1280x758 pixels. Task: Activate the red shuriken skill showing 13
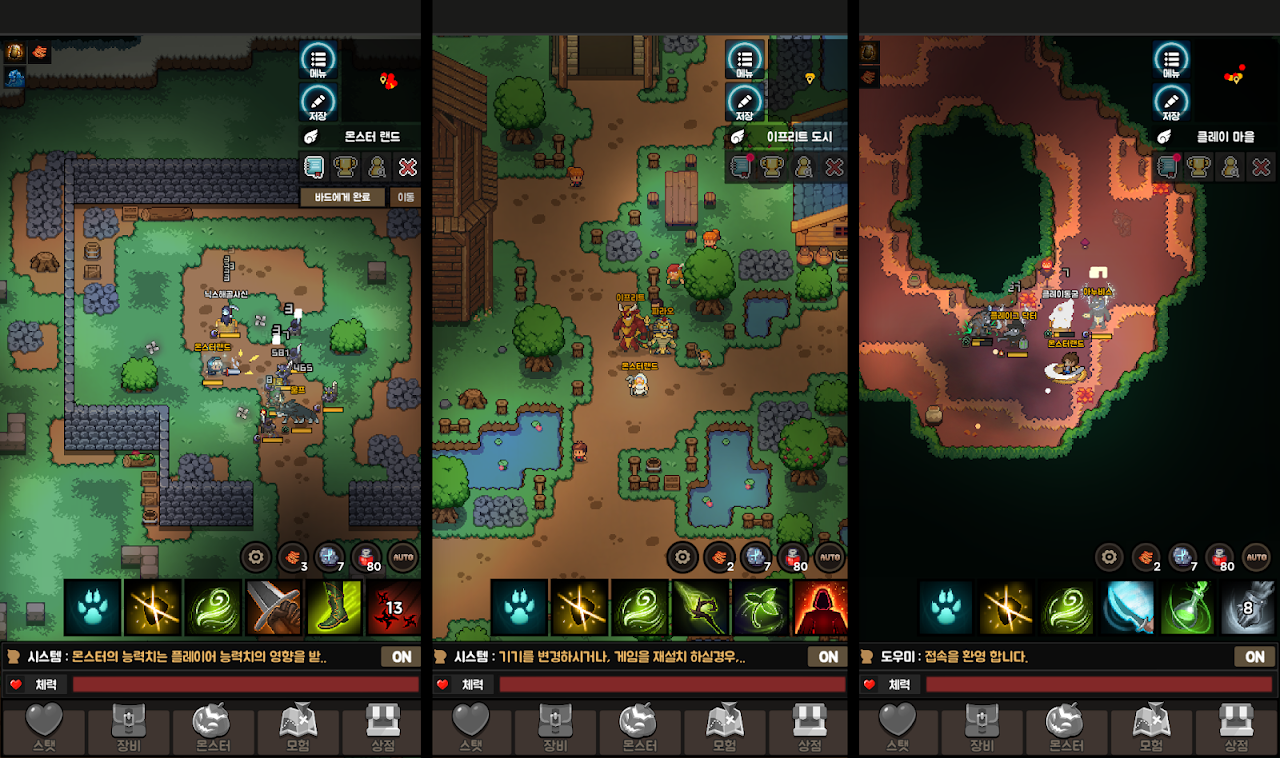tap(394, 607)
